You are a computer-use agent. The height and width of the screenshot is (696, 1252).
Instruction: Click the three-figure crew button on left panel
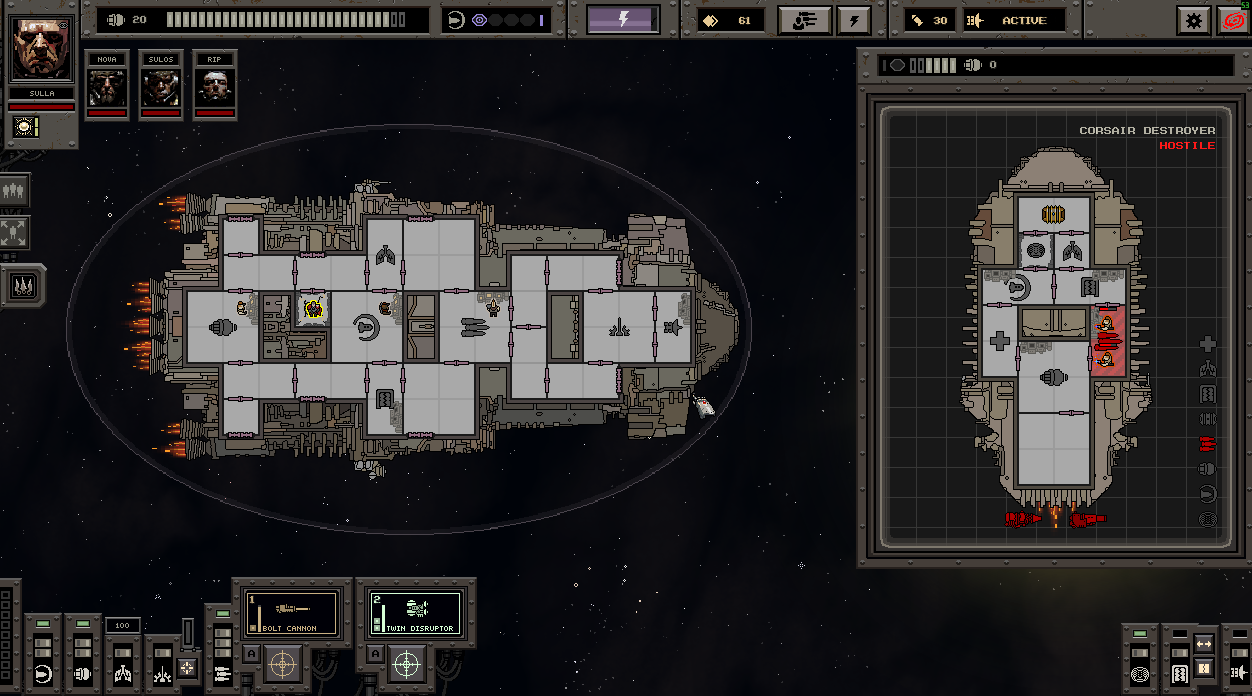click(x=15, y=189)
